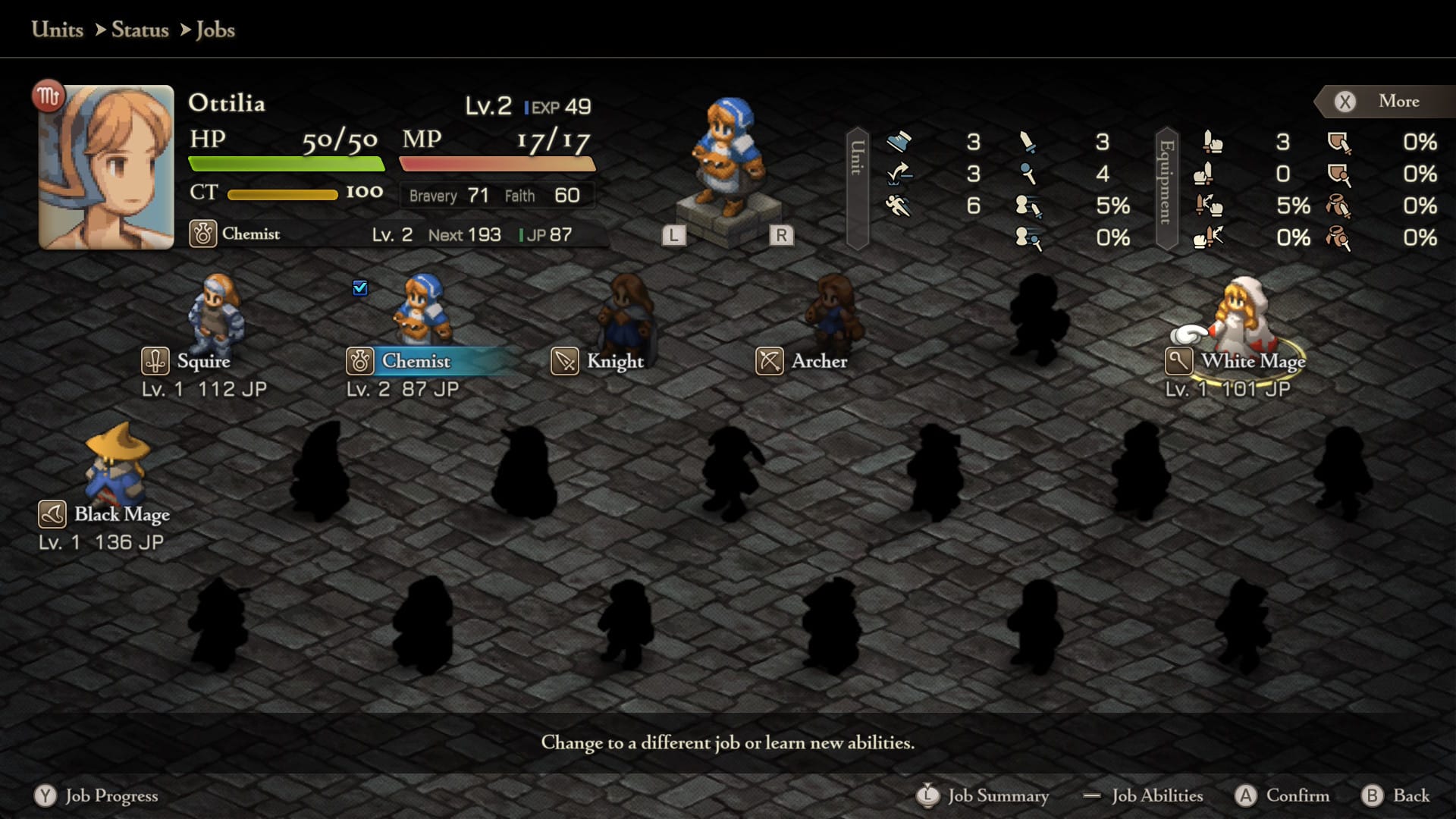Go to Units in the breadcrumb
Viewport: 1456px width, 819px height.
coord(58,30)
